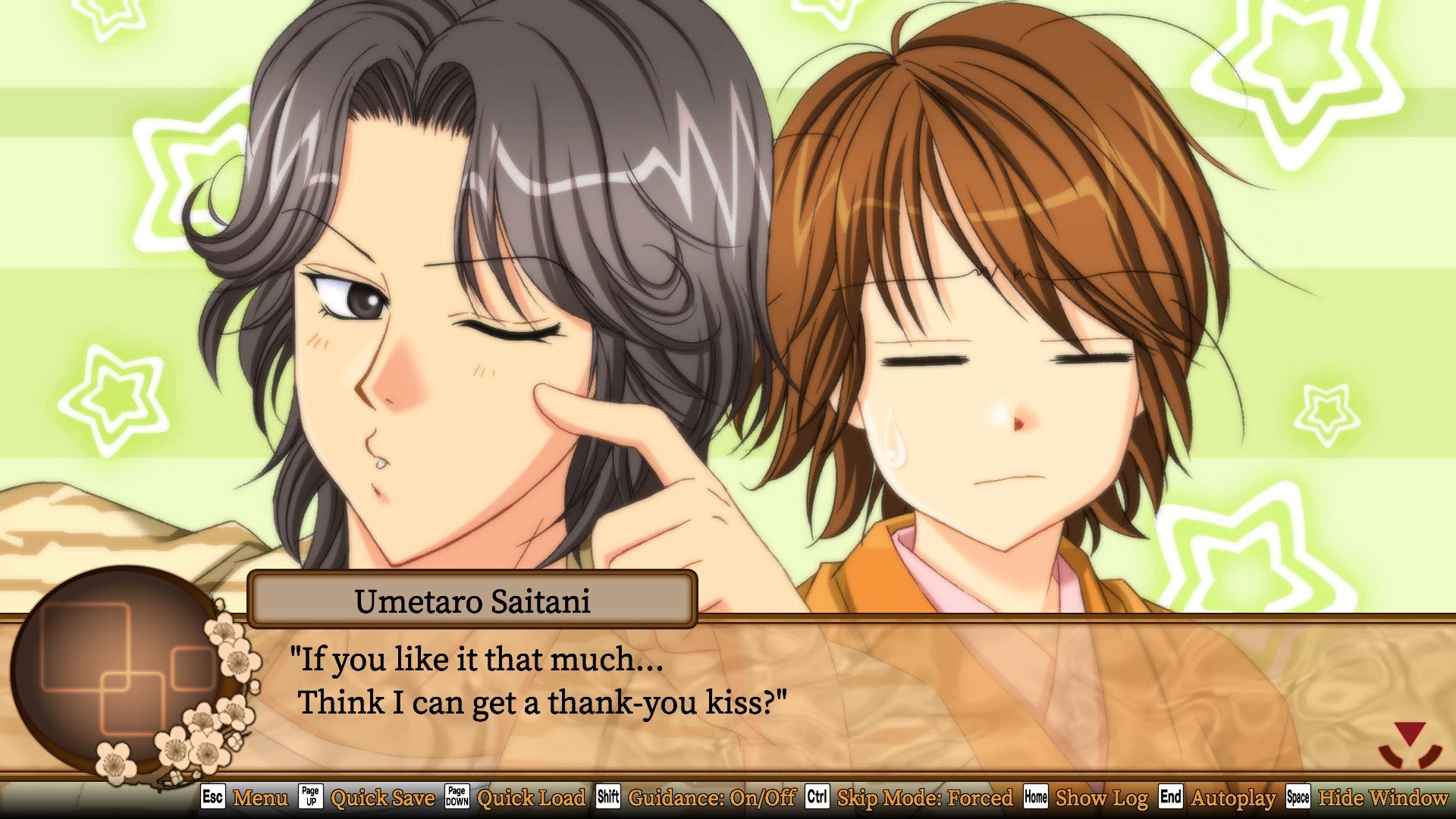Click the End key icon beside Autoplay

click(x=1172, y=799)
